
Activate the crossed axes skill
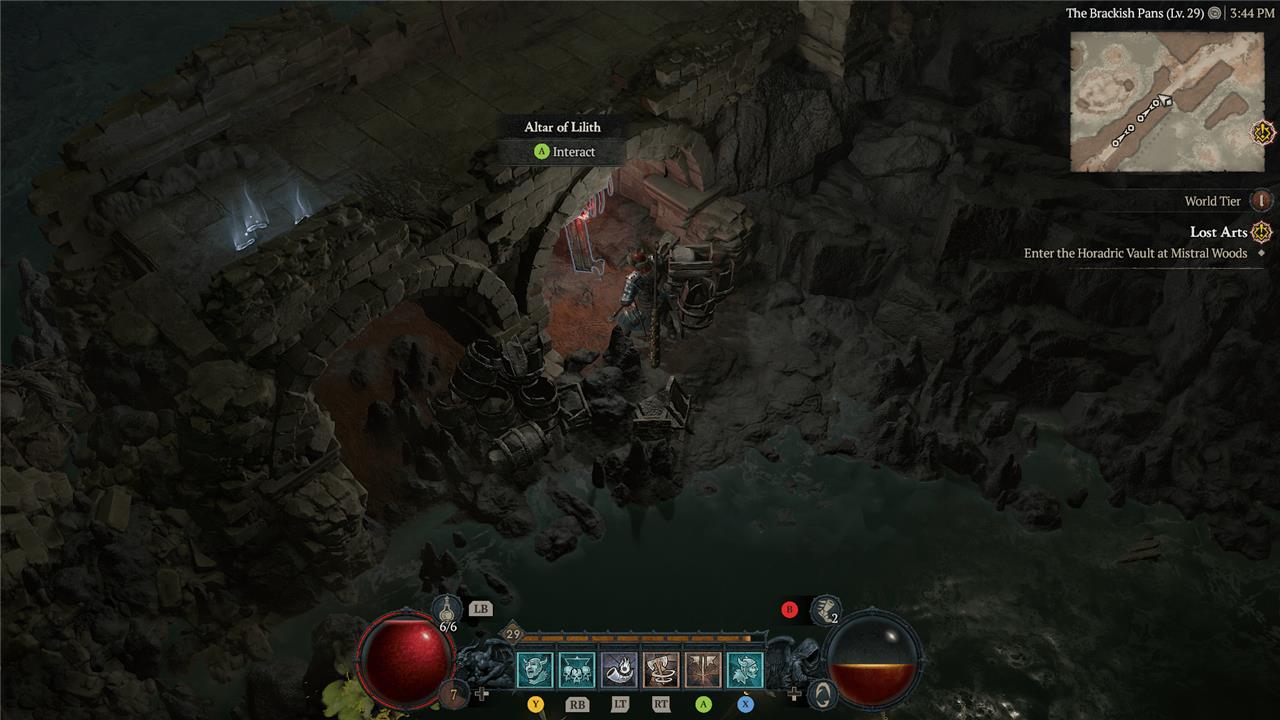[703, 670]
